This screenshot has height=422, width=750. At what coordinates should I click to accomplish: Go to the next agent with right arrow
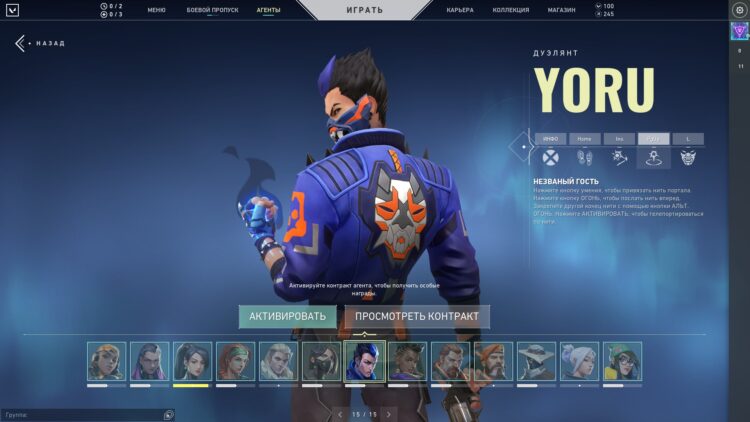coord(389,414)
